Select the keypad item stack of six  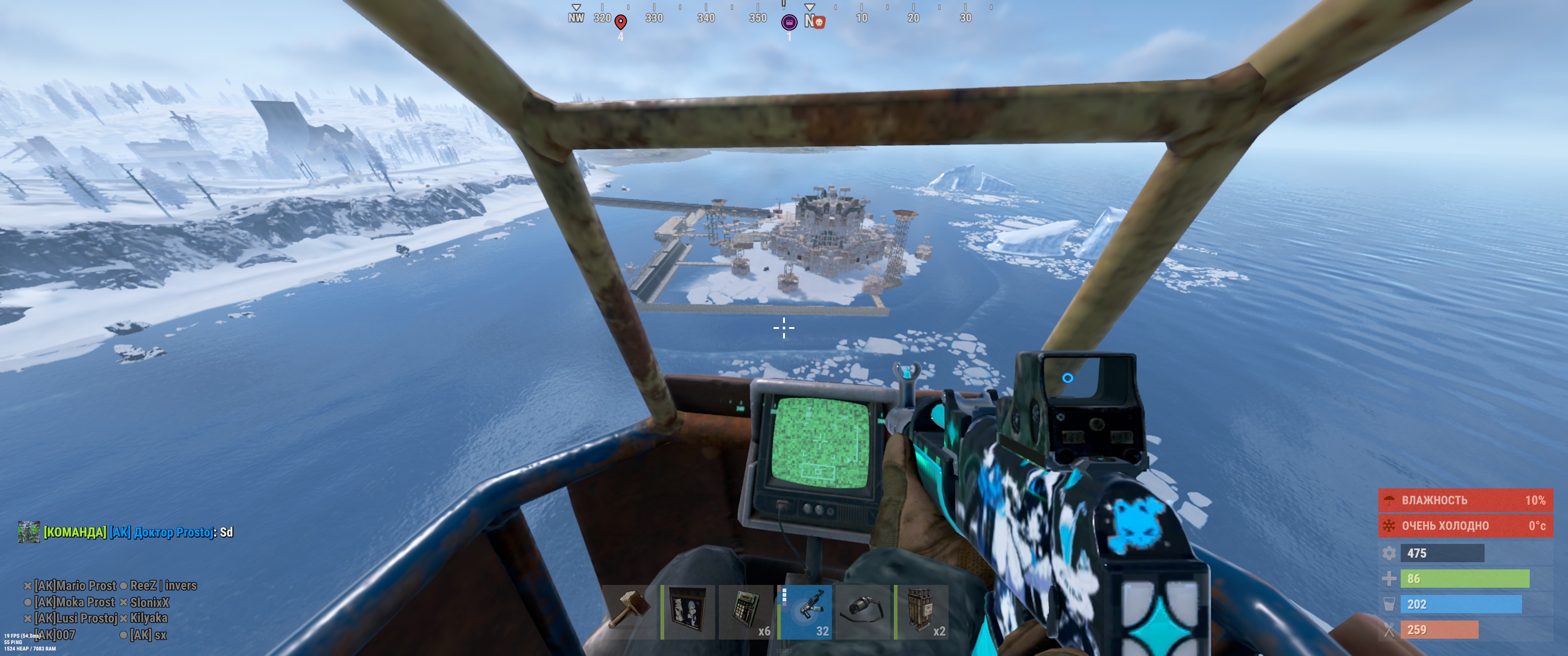coord(746,611)
